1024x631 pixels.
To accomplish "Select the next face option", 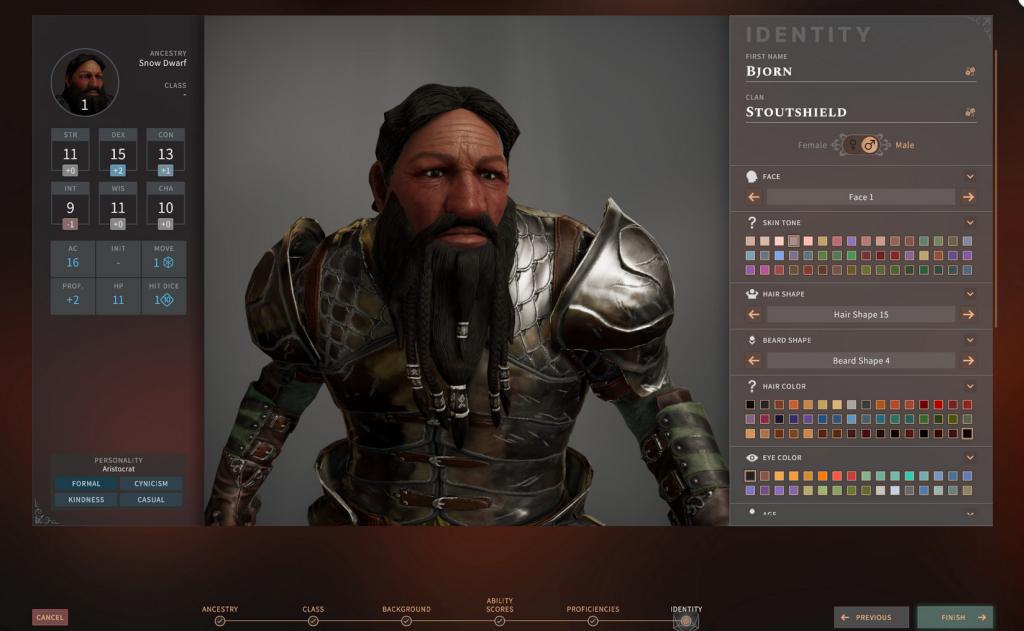I will [968, 197].
